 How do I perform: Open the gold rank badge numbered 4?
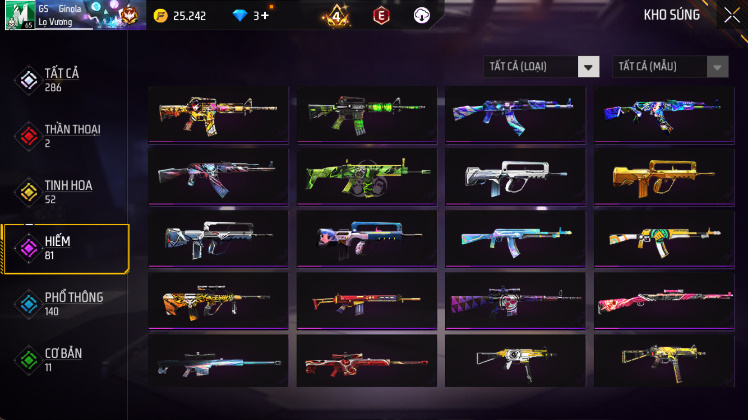point(337,16)
